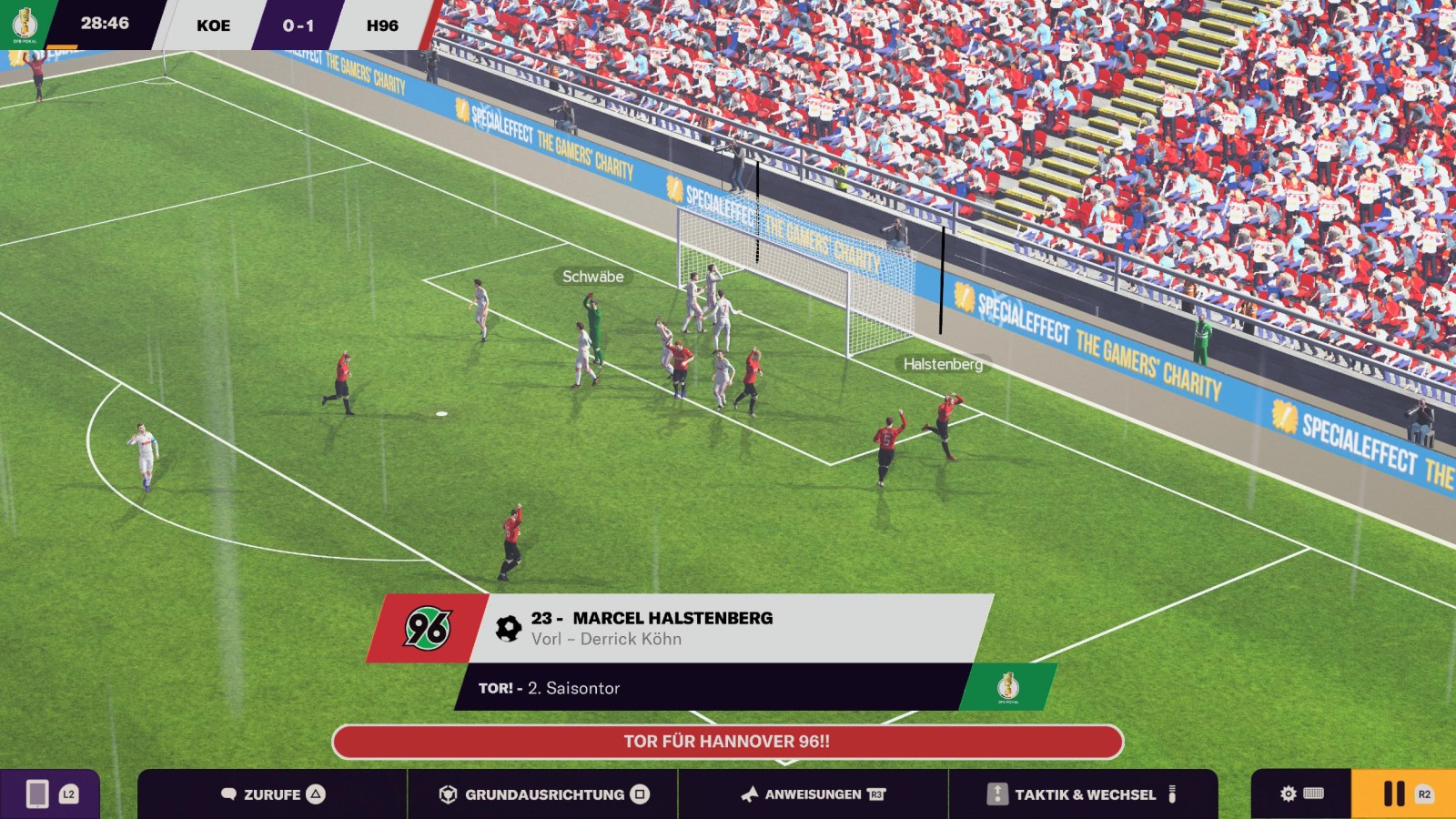Select the Schwäbe goalkeeper name label
Viewport: 1456px width, 819px height.
point(592,277)
